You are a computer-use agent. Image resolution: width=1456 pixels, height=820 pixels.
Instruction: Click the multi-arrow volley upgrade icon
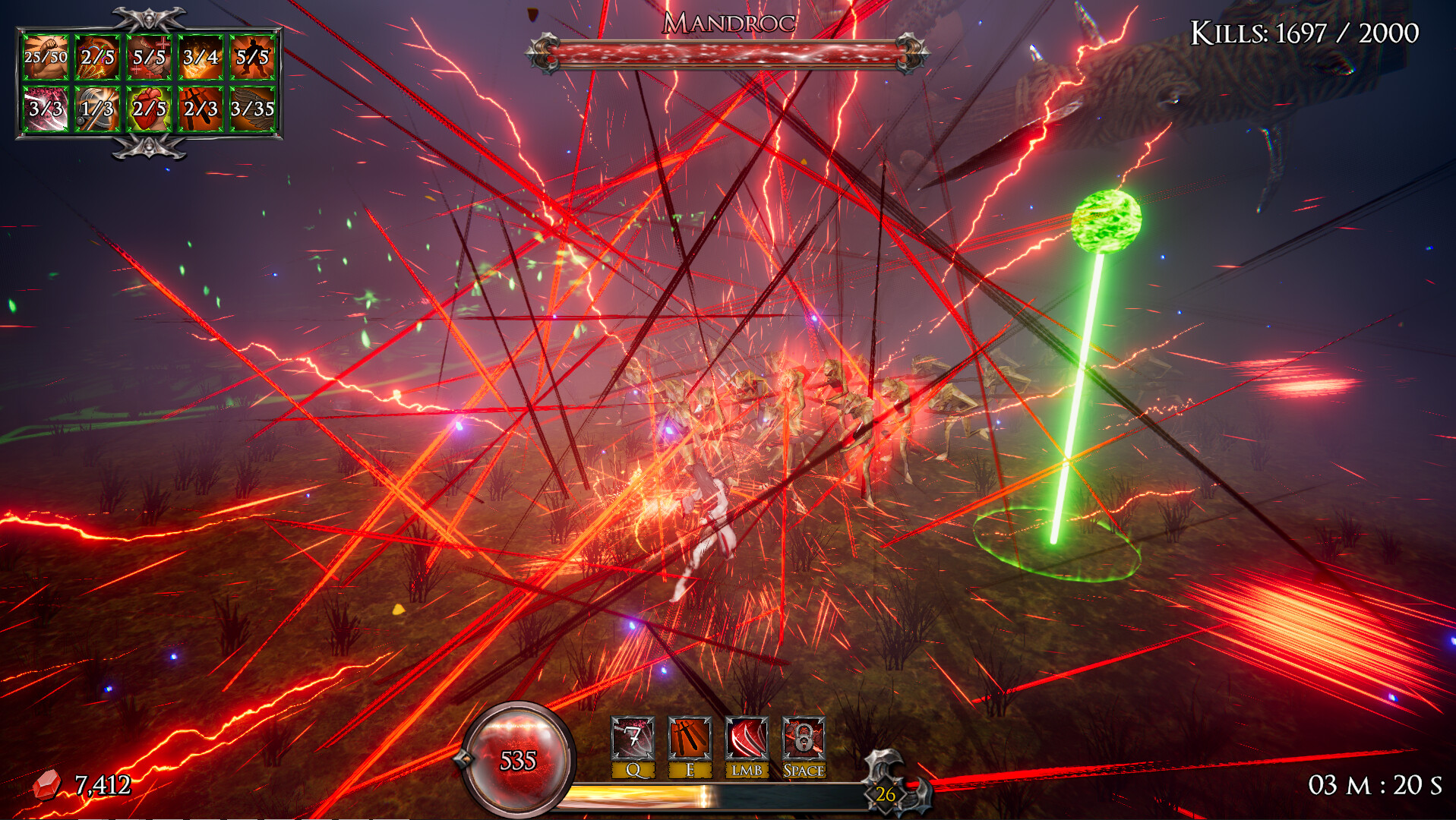tap(97, 57)
